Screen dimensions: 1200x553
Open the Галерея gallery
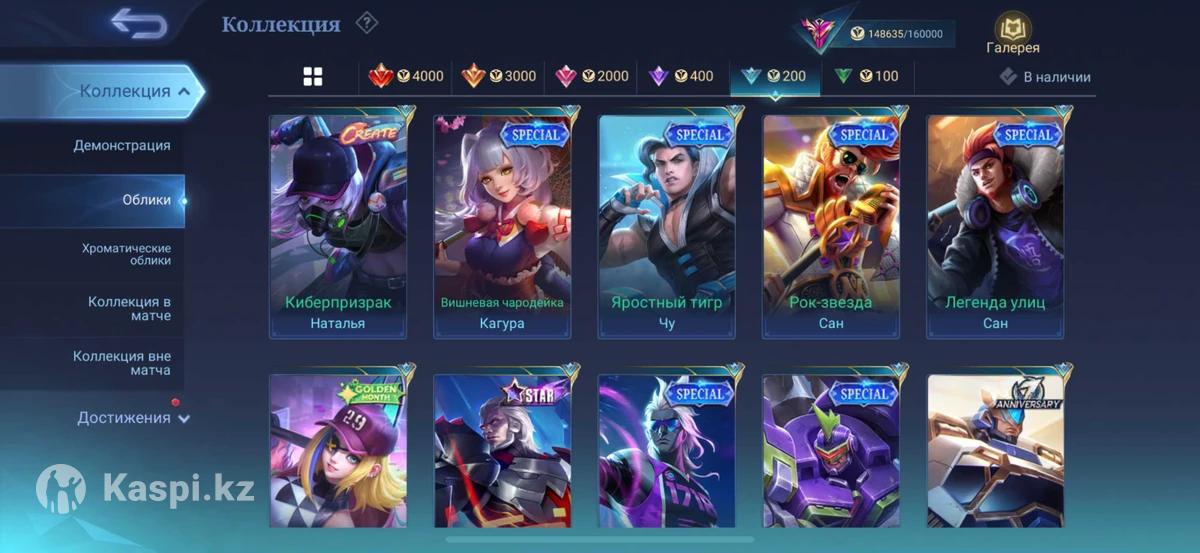click(1012, 34)
